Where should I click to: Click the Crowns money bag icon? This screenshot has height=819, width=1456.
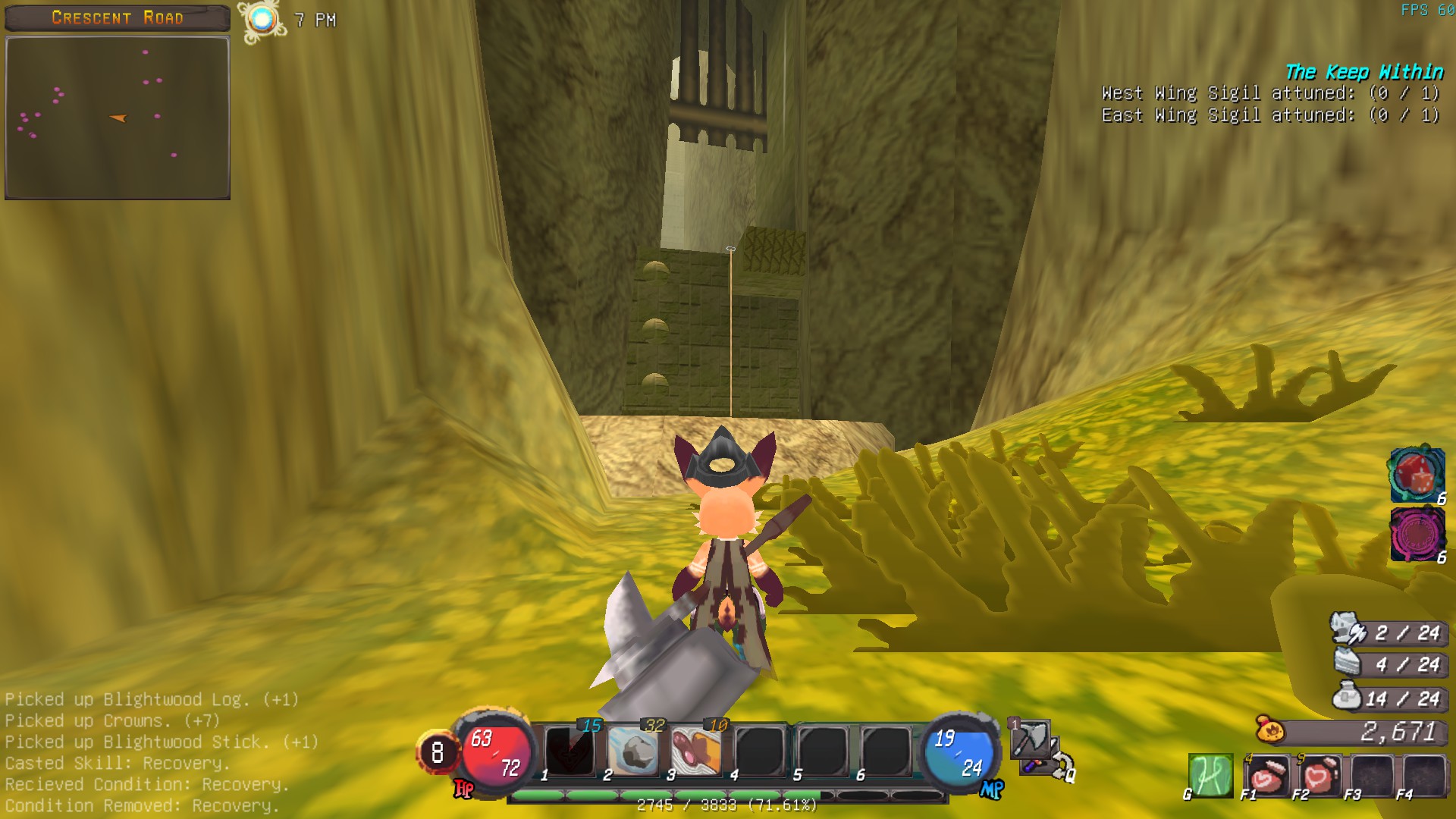(1270, 730)
